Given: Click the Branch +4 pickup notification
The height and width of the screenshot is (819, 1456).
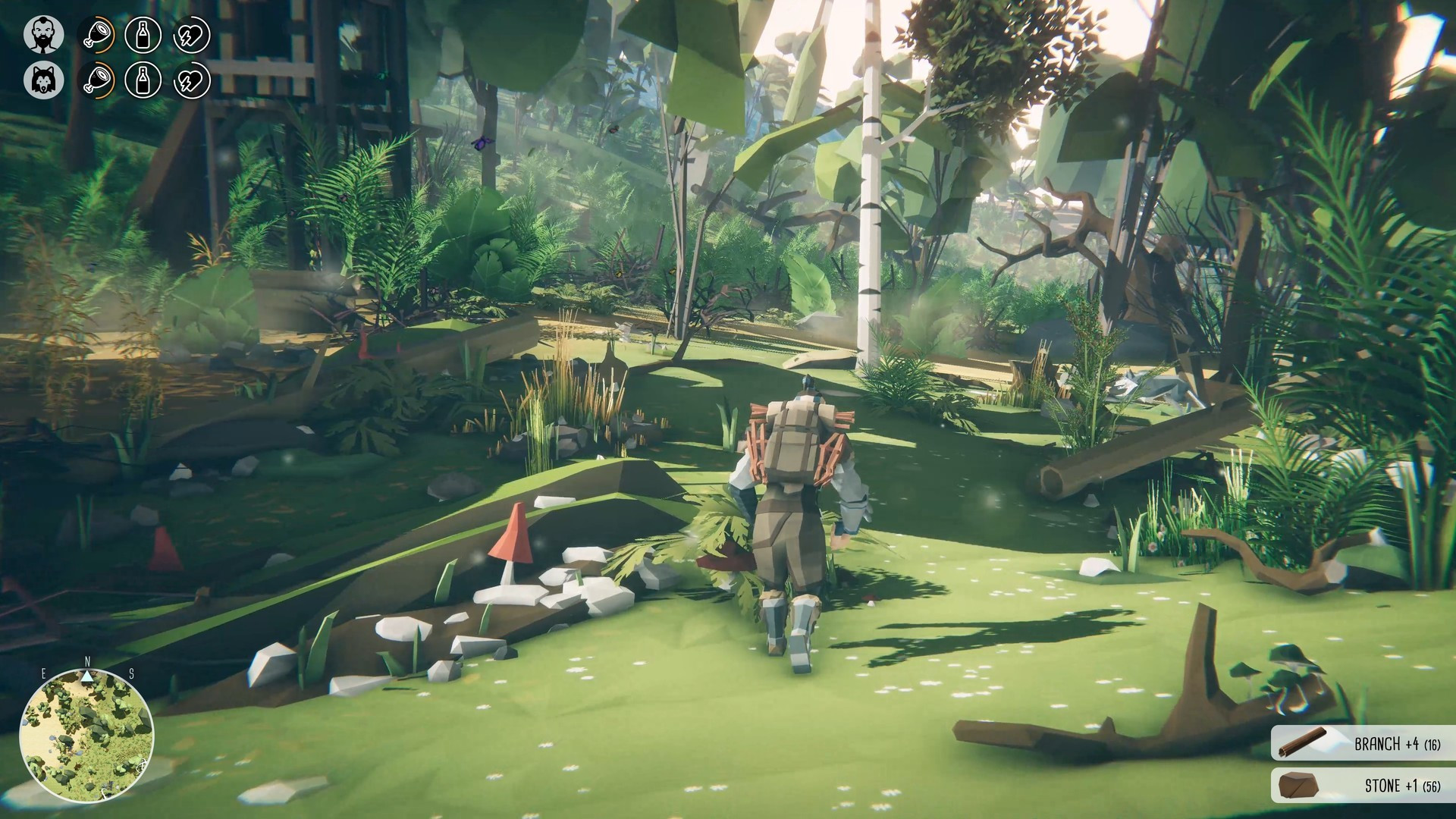Looking at the screenshot, I should (x=1363, y=743).
